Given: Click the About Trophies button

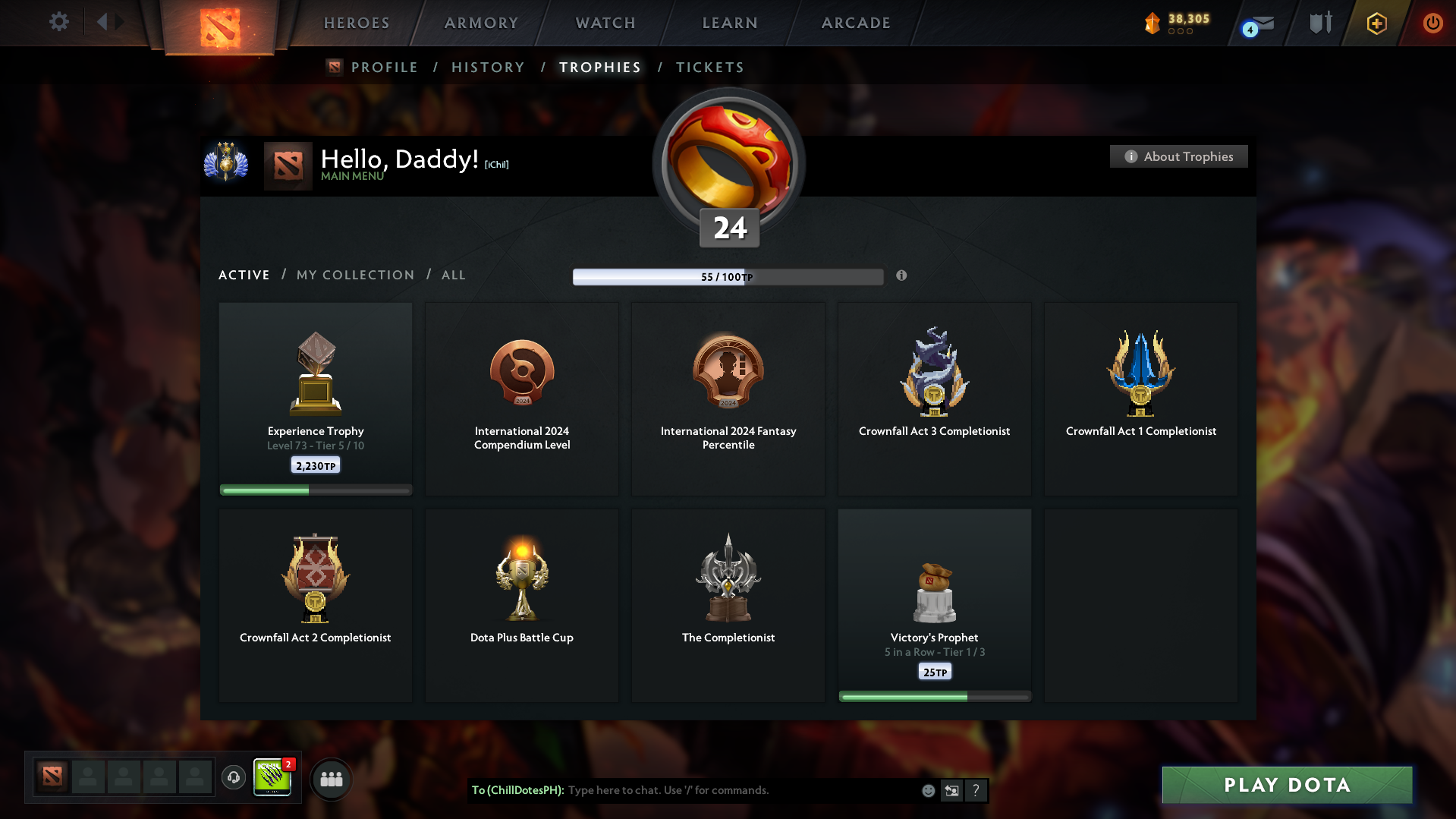Looking at the screenshot, I should coord(1178,156).
